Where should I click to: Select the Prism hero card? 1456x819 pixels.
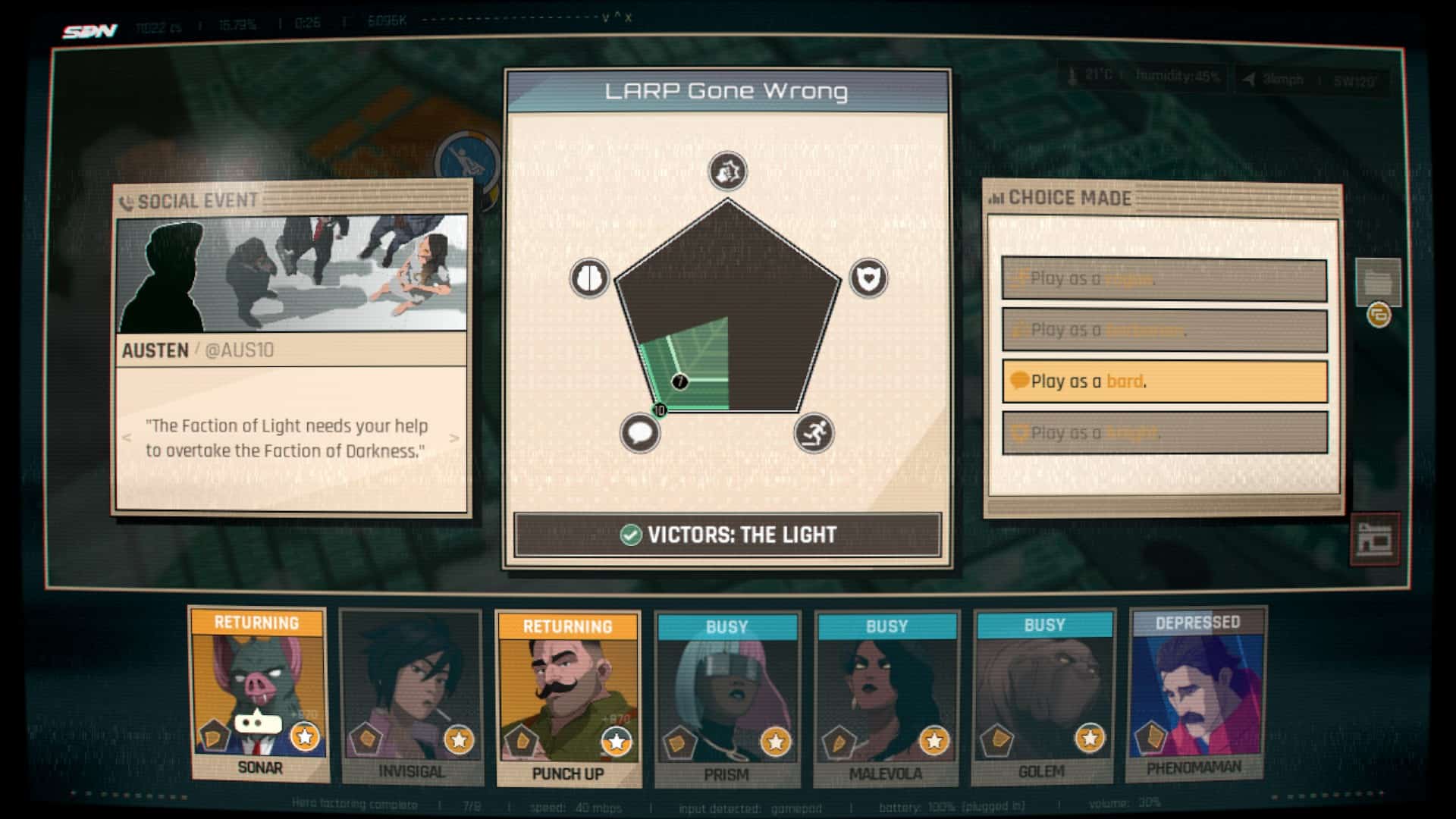click(x=726, y=699)
